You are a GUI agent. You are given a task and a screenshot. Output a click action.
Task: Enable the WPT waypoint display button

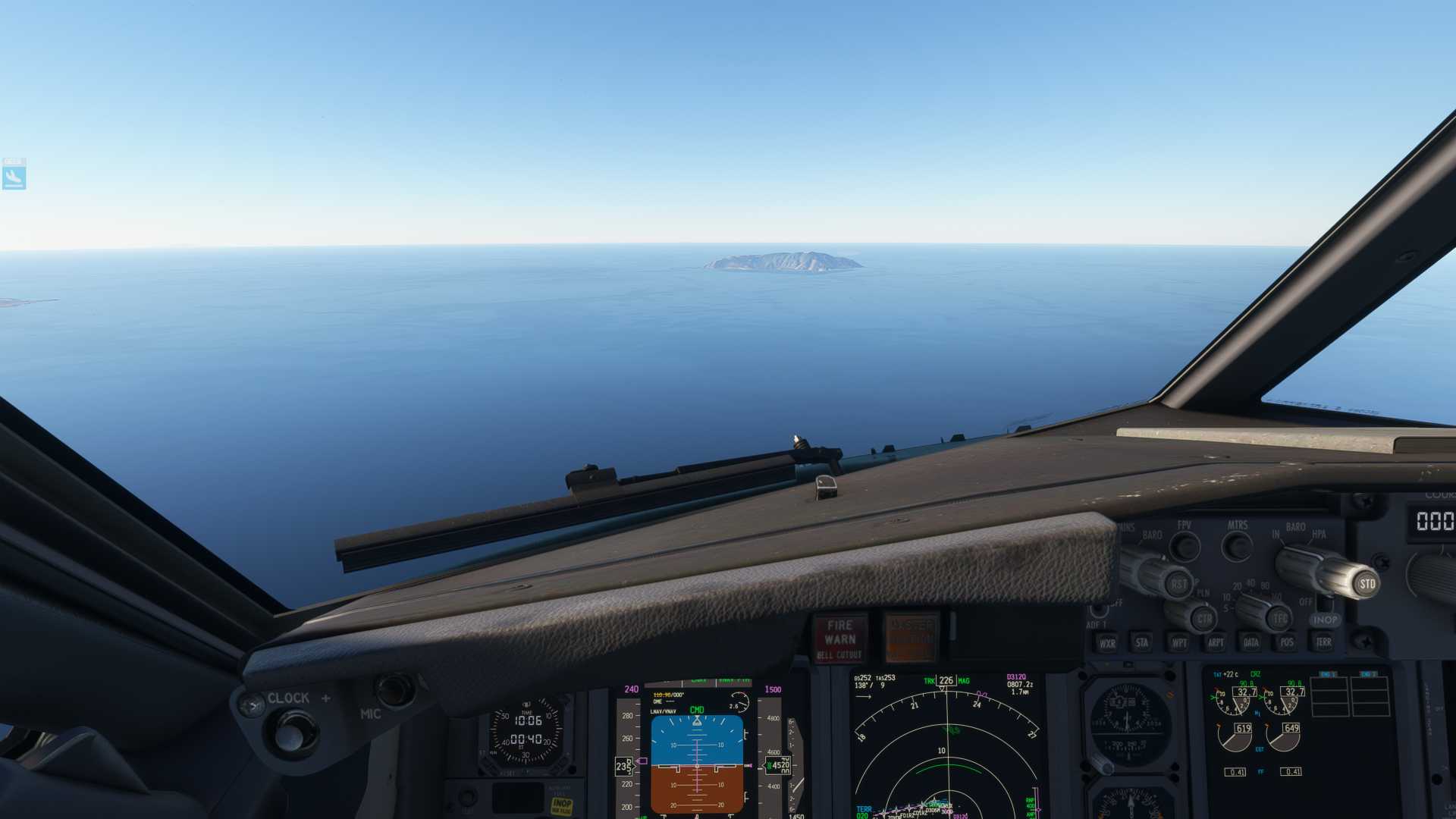1179,642
